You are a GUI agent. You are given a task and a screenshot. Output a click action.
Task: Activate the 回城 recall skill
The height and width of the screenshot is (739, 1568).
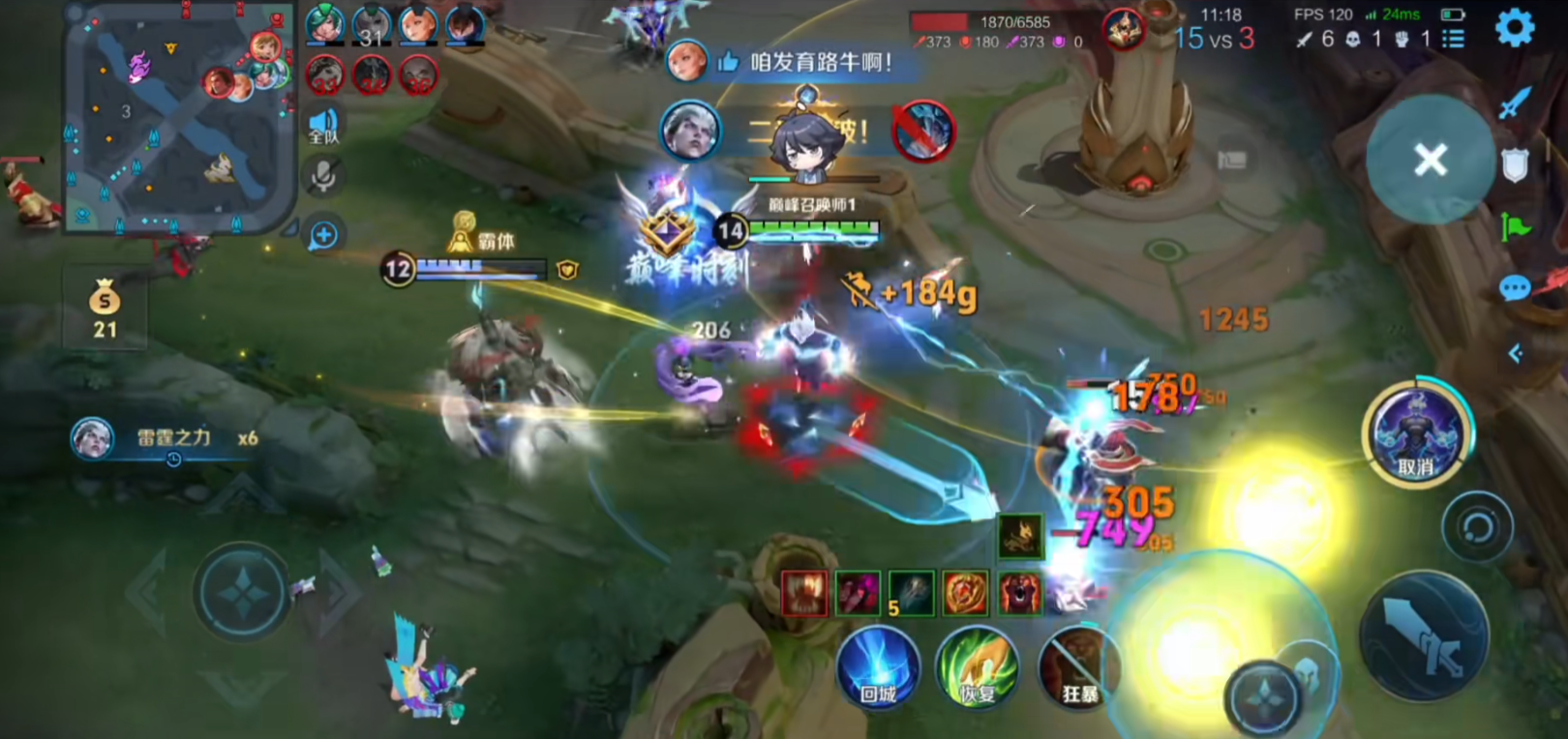point(878,667)
